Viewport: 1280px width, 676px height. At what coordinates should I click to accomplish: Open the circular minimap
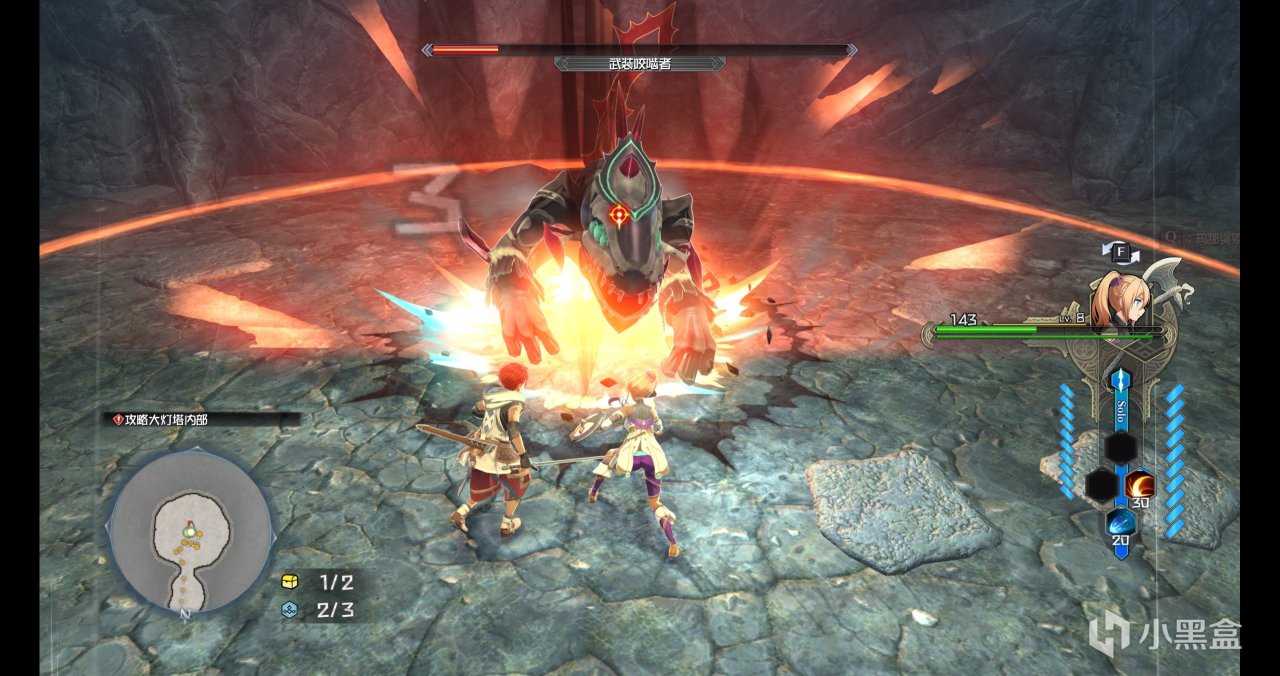tap(189, 530)
